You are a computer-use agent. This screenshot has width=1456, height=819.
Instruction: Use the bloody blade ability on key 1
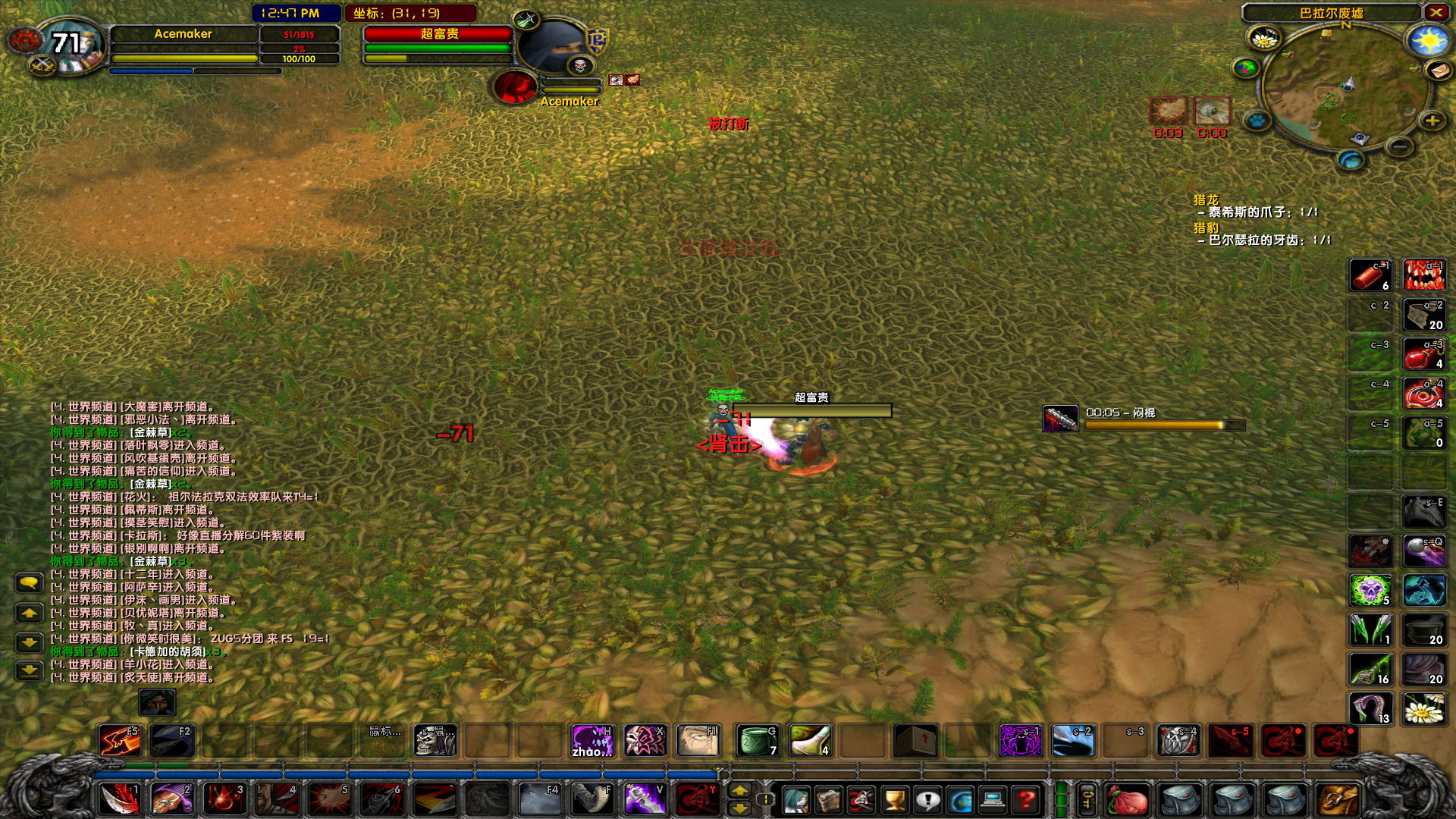pos(120,799)
